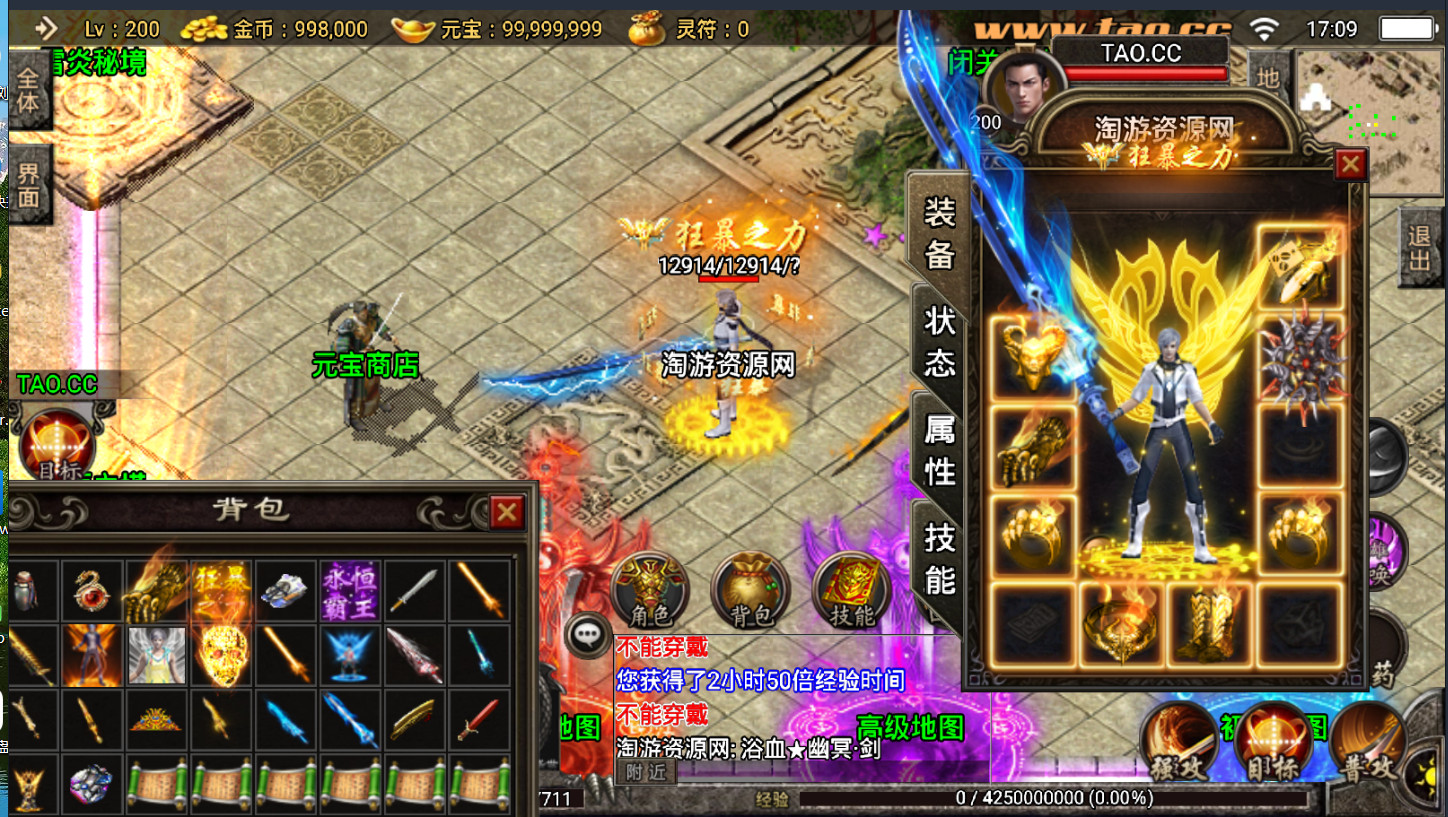Pick the purple 永恒霸主 item in backpack
Image resolution: width=1448 pixels, height=817 pixels.
(x=349, y=591)
